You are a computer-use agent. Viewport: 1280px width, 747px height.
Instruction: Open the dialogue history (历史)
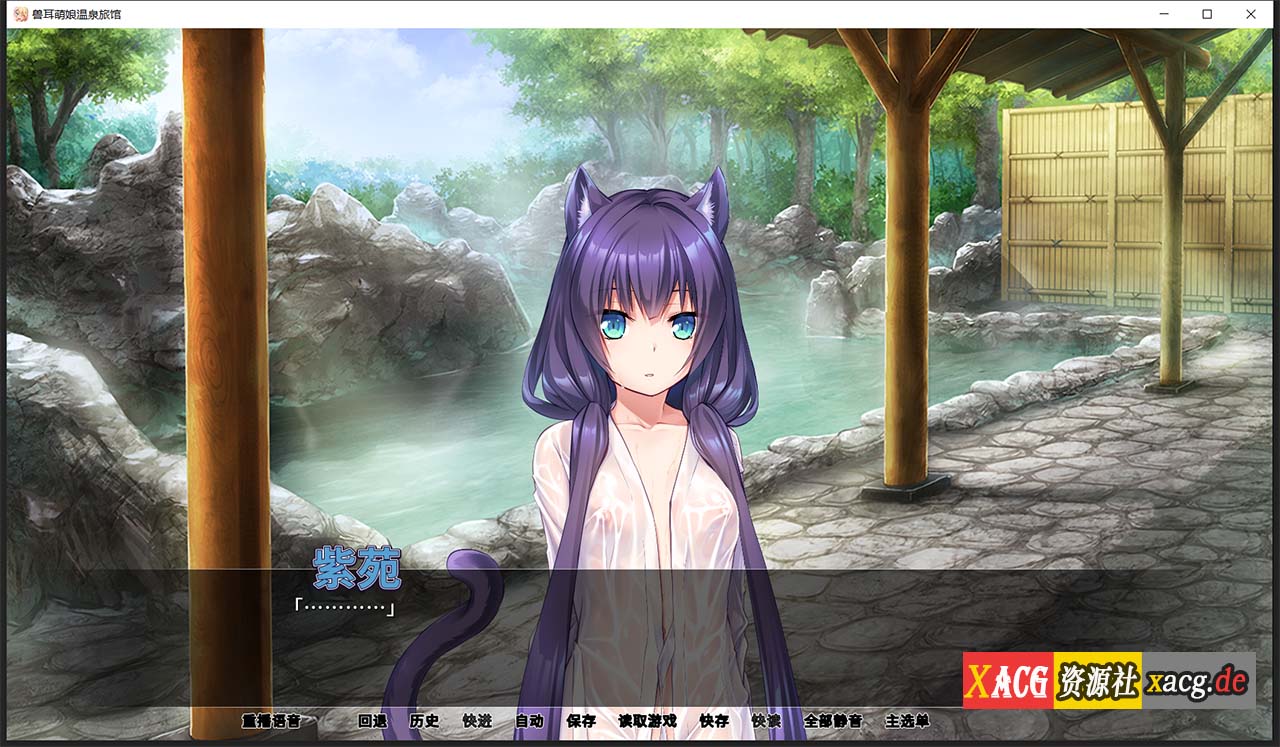(x=424, y=721)
